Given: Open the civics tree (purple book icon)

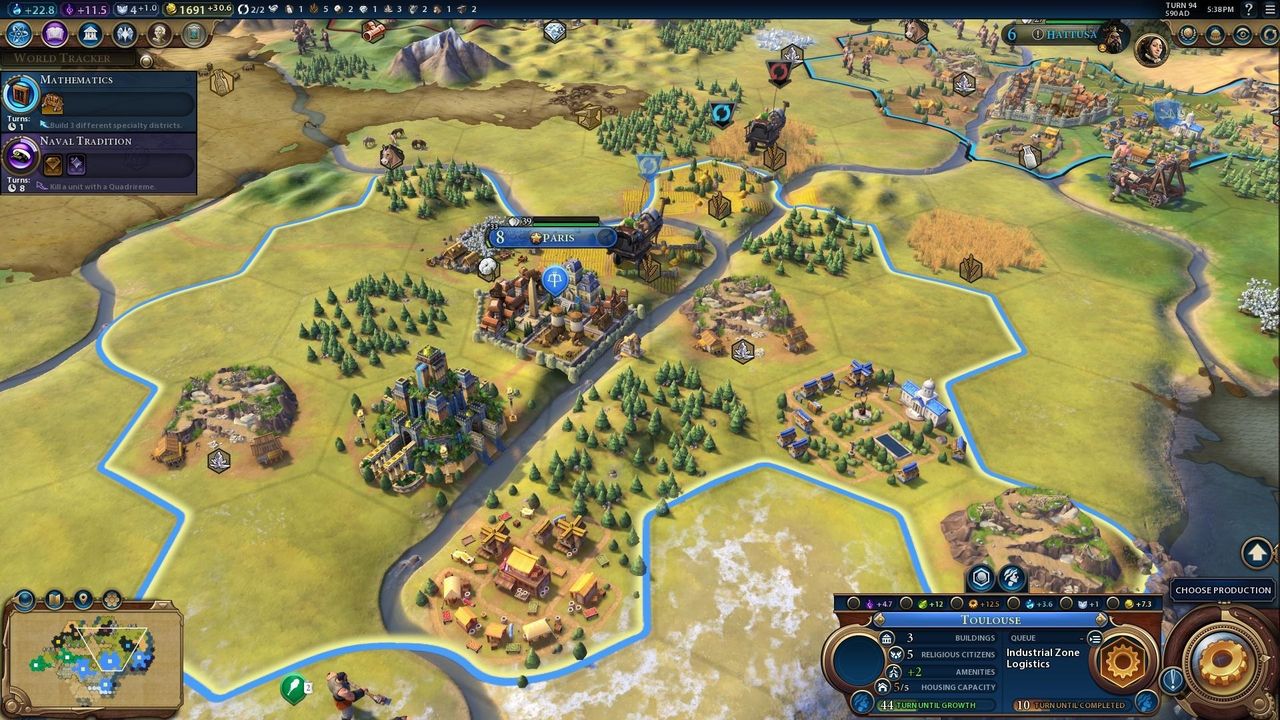Looking at the screenshot, I should (54, 34).
